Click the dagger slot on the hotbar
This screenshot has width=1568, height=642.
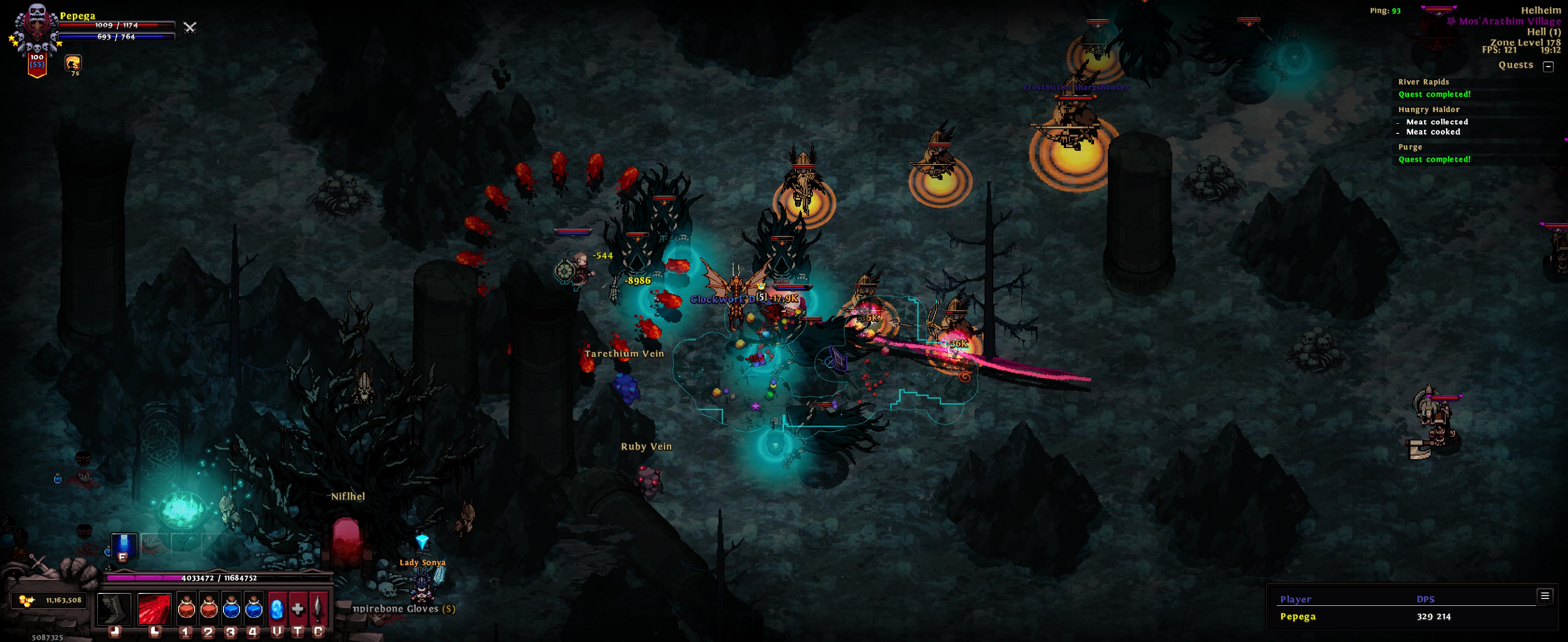318,608
